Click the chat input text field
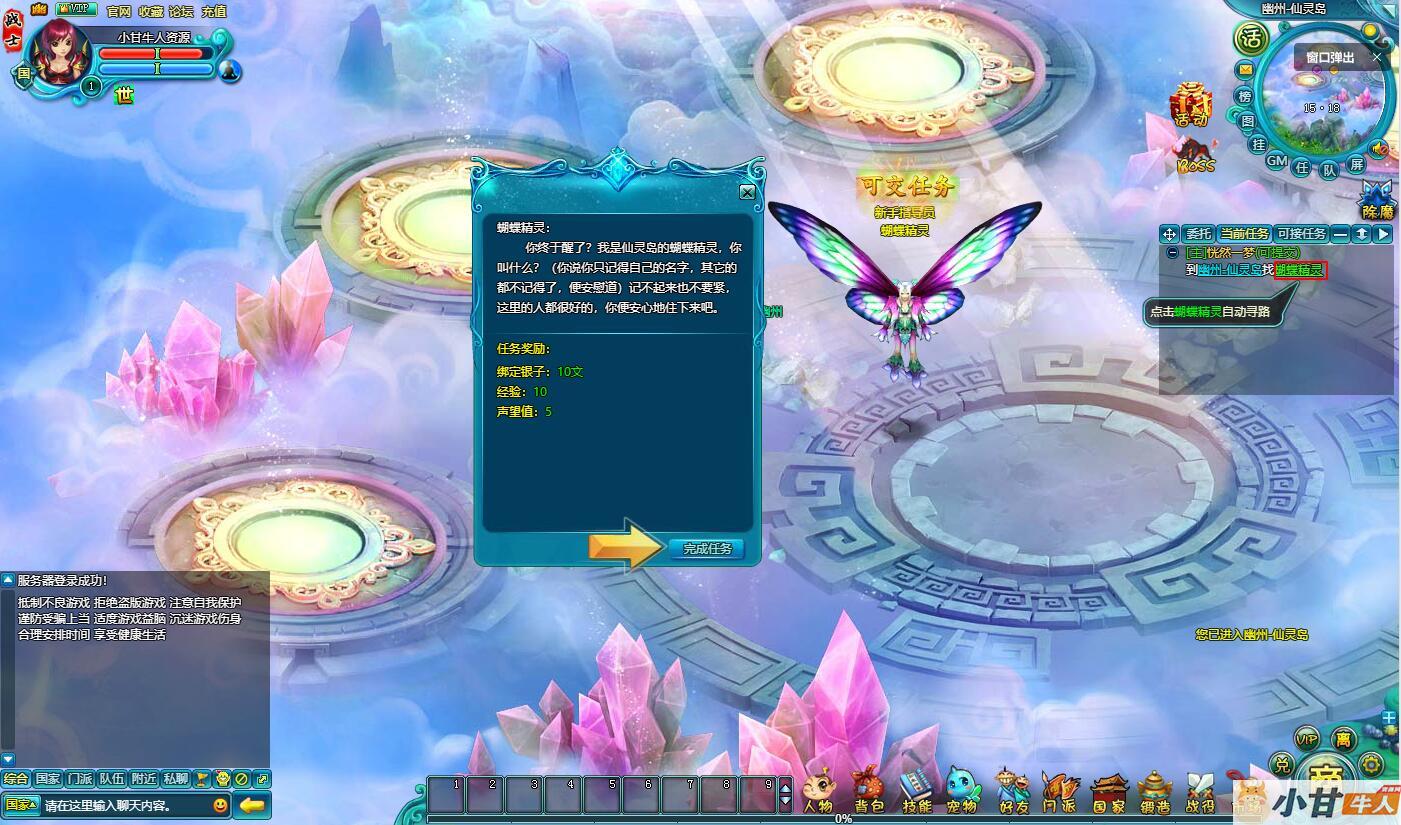The image size is (1401, 825). [124, 805]
